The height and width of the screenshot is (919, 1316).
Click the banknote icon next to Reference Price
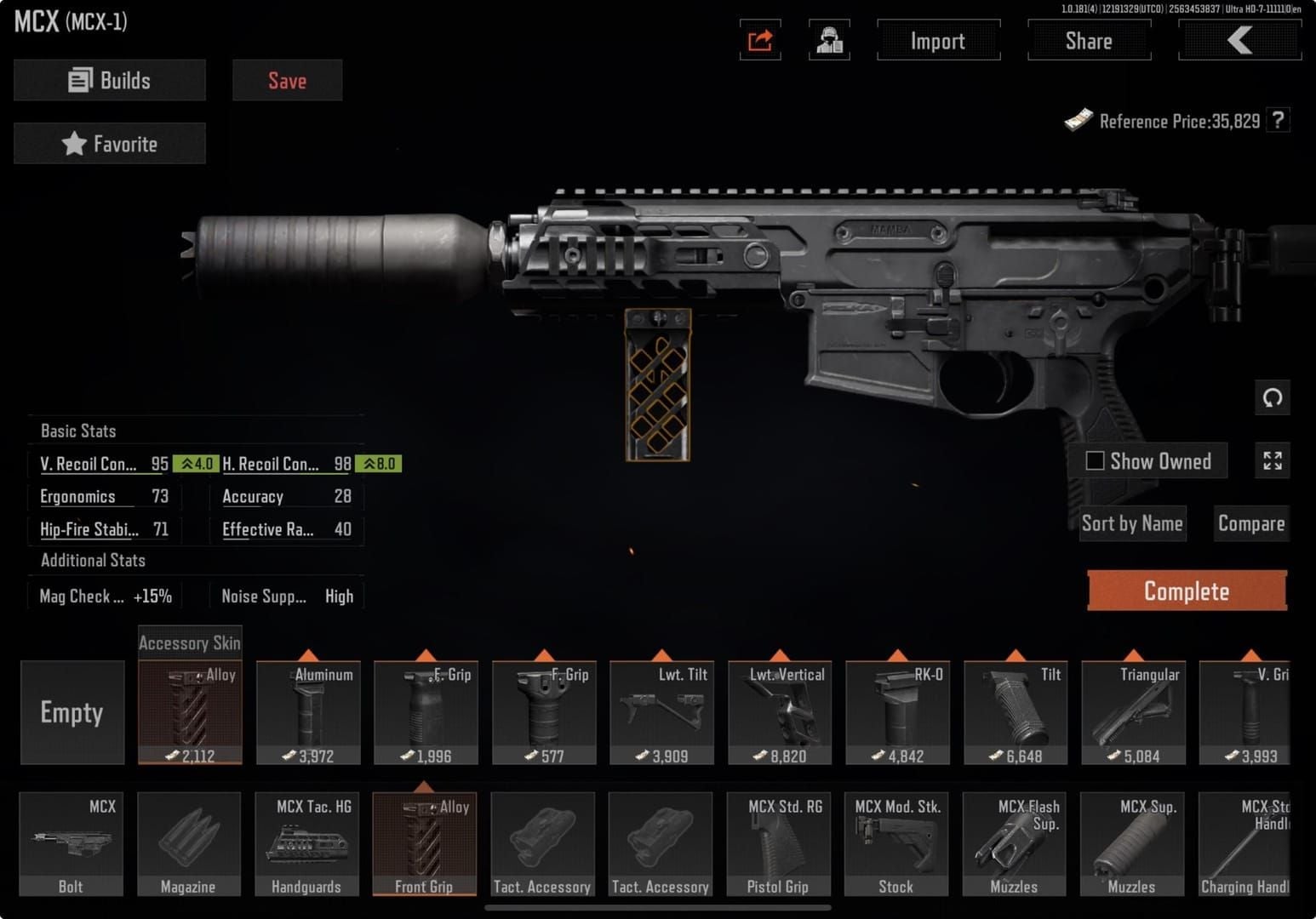pos(1080,119)
